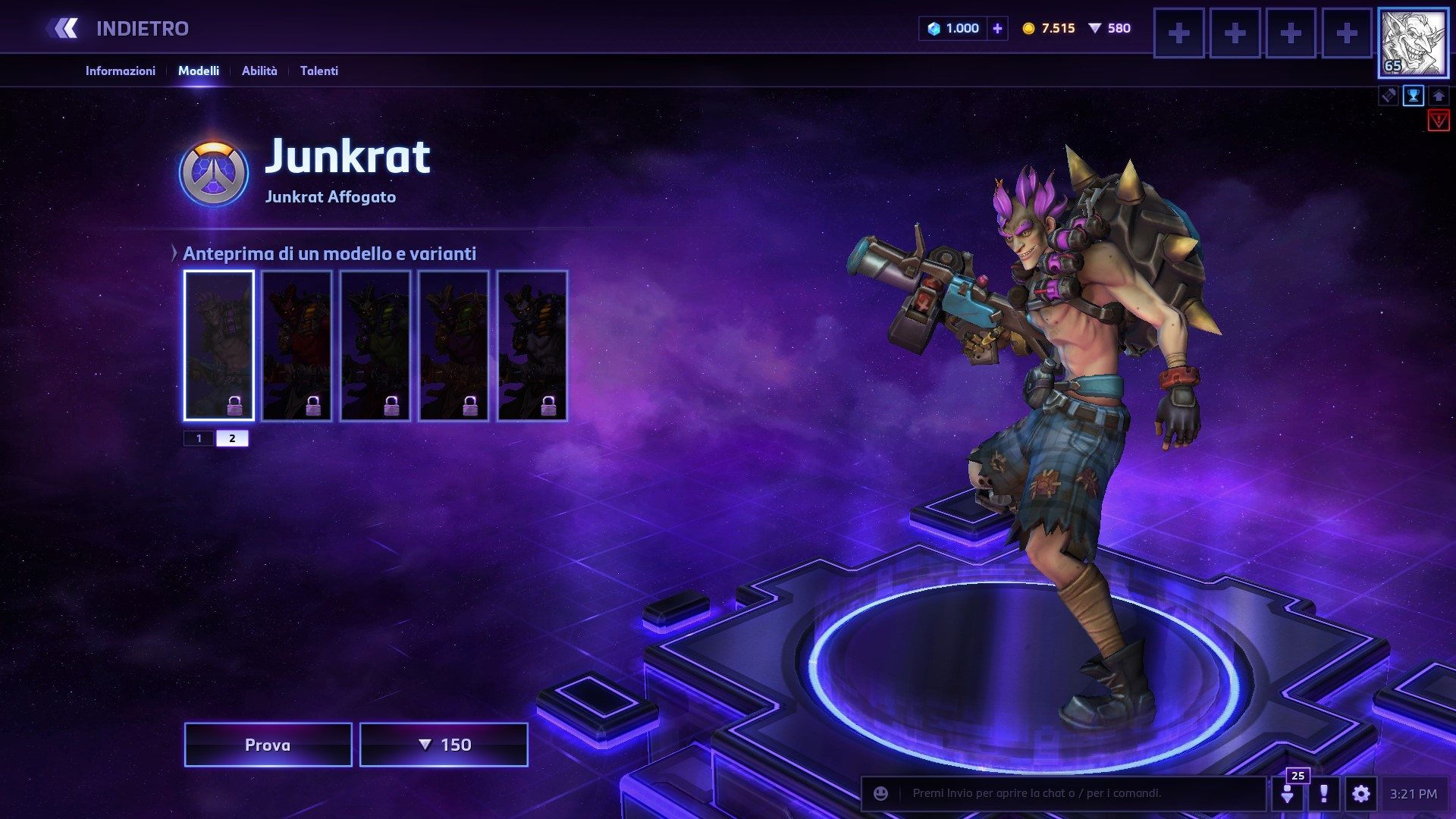Pick the first purple-haired skin thumbnail

tap(218, 345)
